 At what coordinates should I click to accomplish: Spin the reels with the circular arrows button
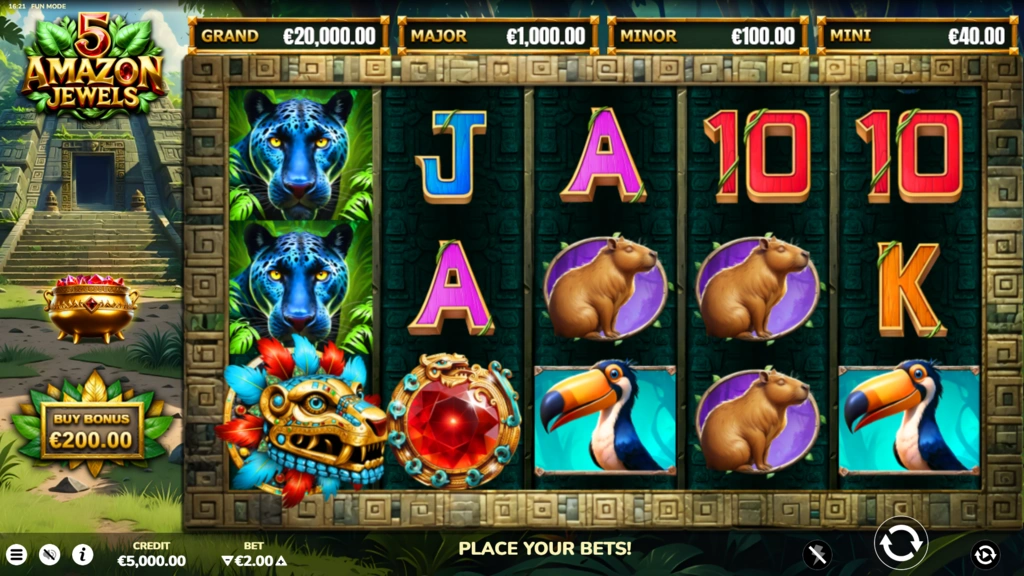tap(901, 543)
